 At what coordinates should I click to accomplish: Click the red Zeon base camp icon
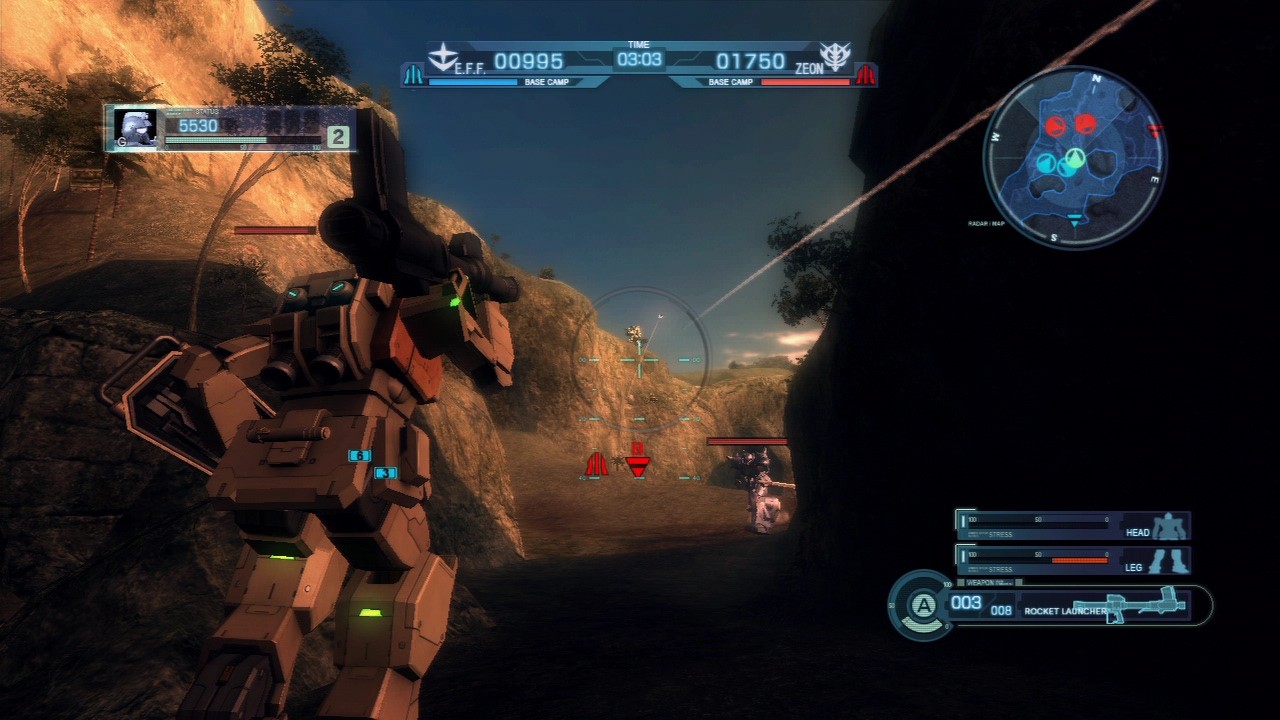tap(865, 75)
